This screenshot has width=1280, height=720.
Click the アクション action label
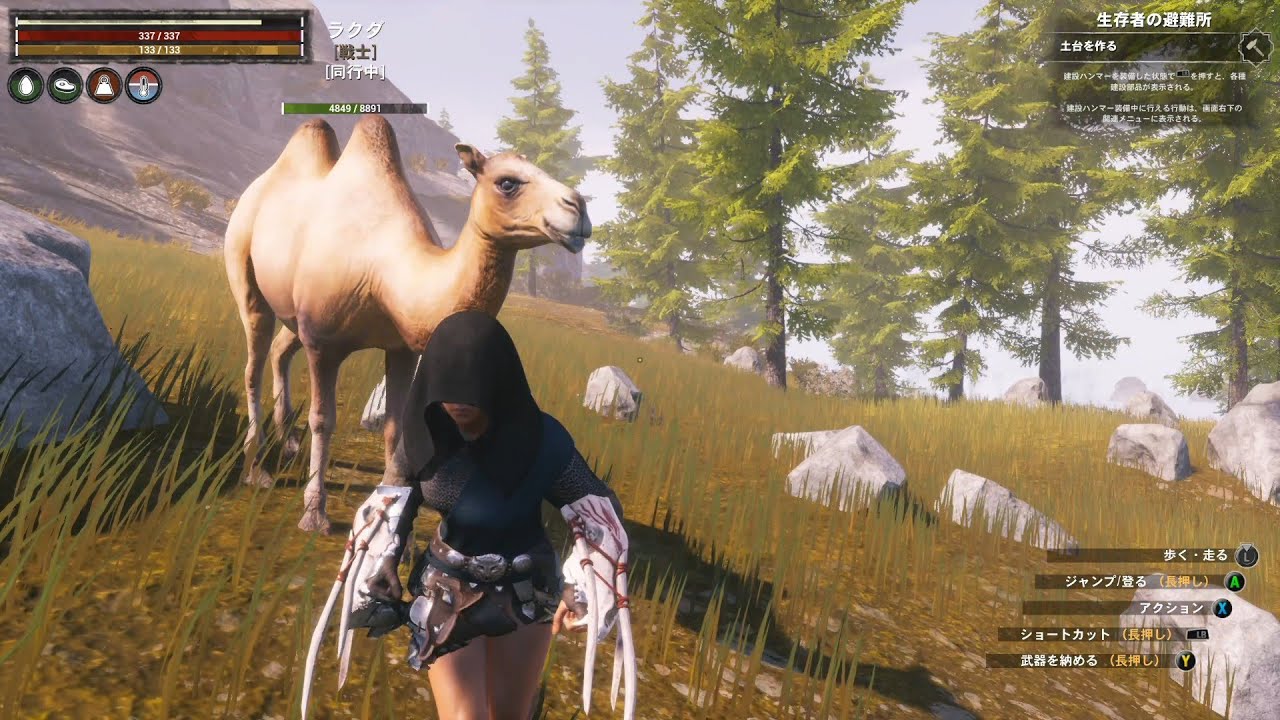(1172, 608)
